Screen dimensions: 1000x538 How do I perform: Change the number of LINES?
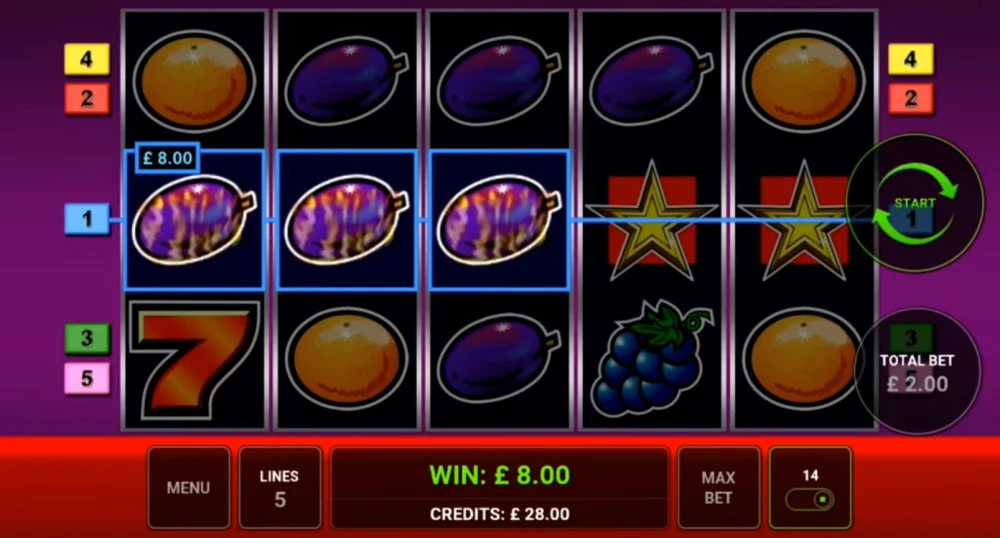click(279, 488)
